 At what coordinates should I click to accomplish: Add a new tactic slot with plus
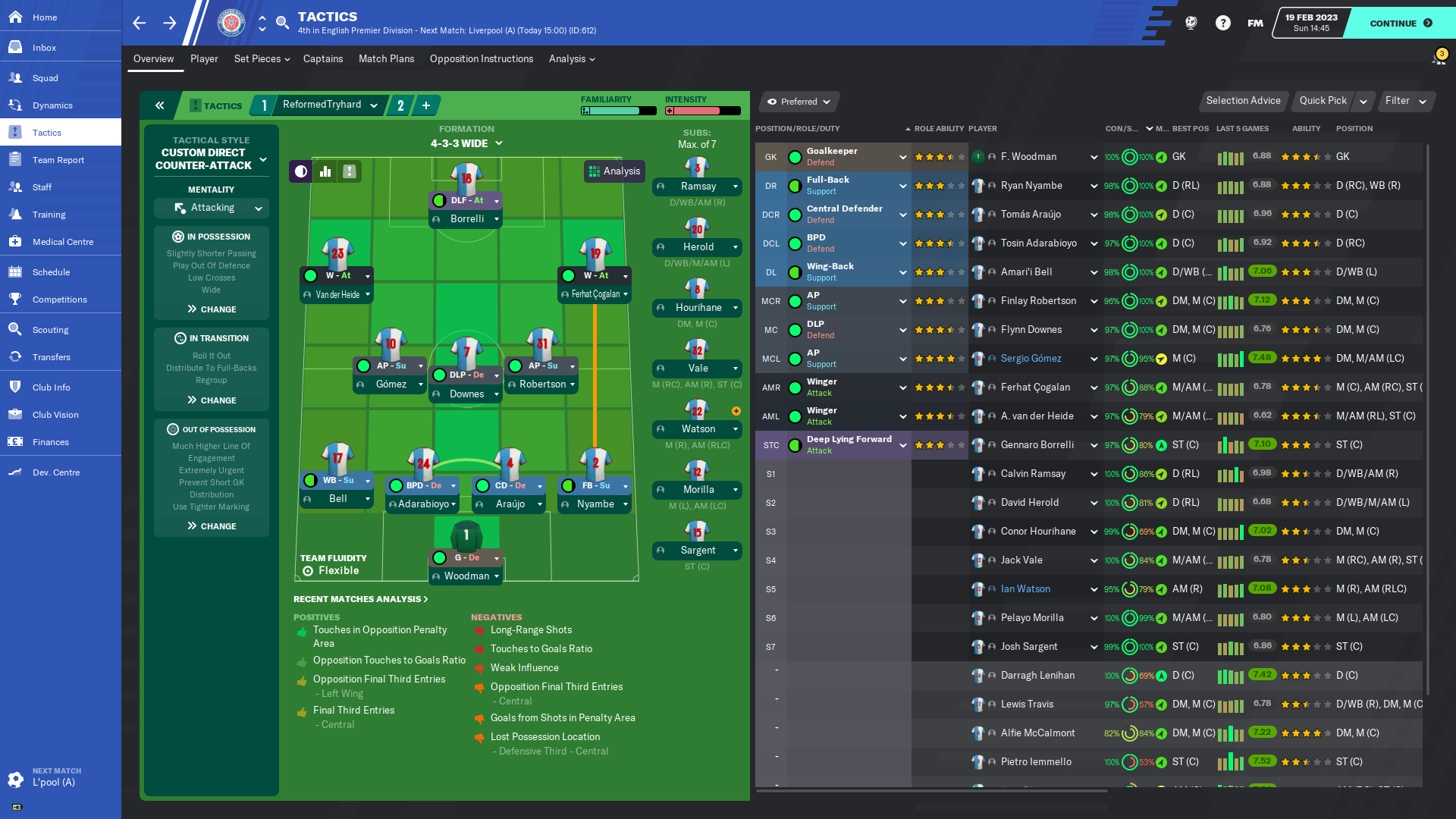click(426, 105)
